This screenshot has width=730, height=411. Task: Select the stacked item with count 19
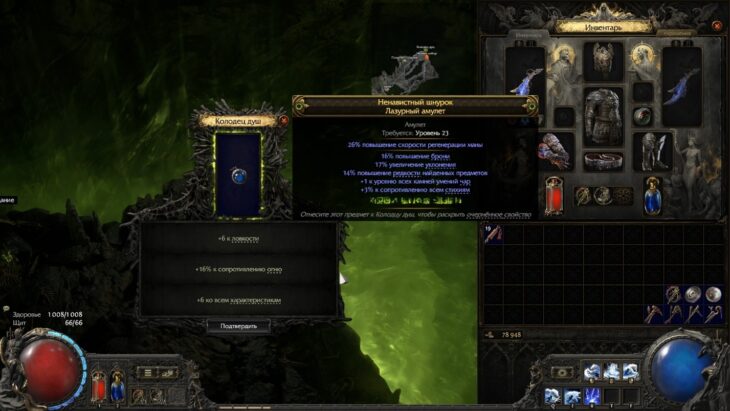tap(493, 233)
